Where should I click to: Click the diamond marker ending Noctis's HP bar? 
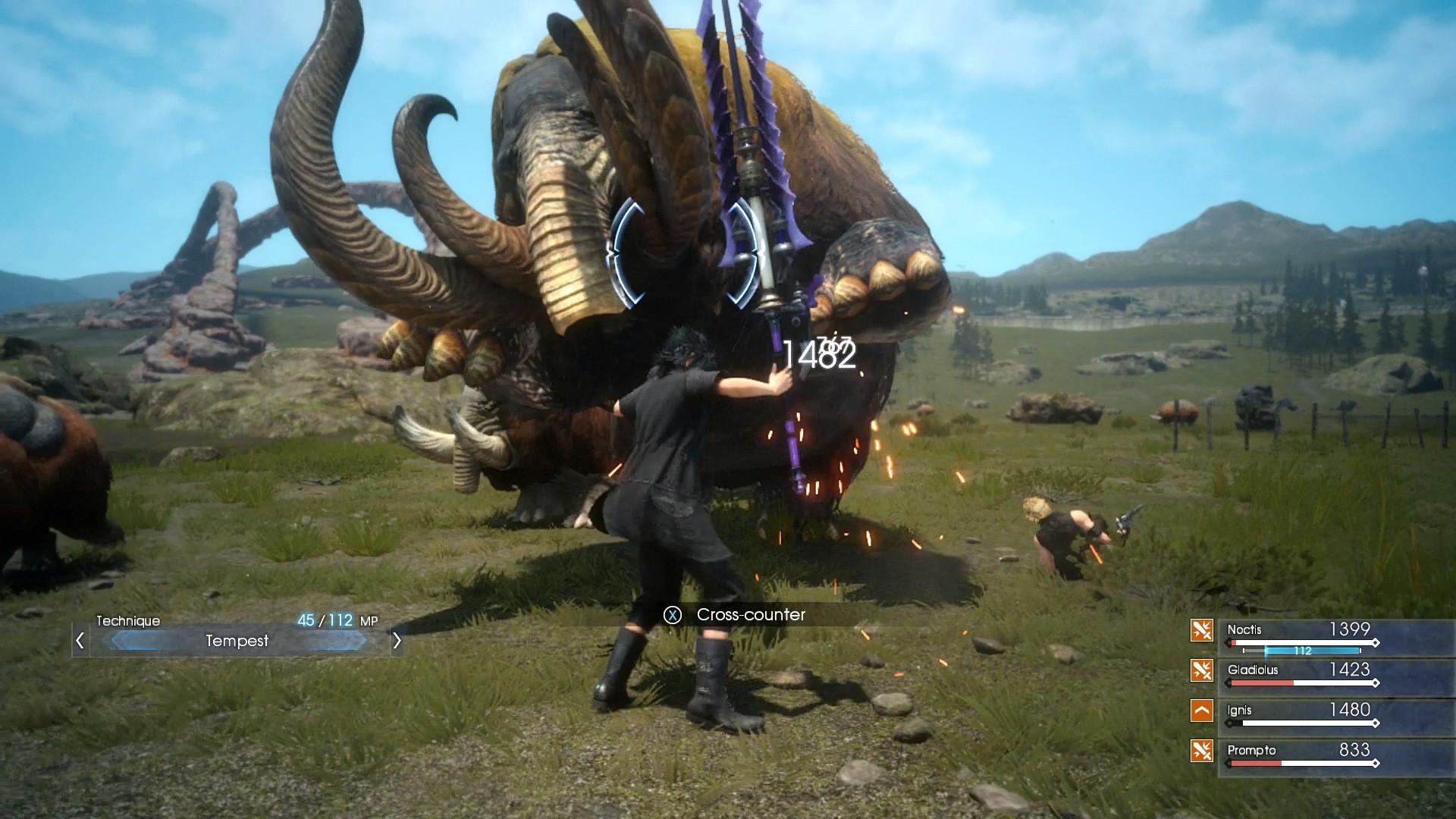click(x=1376, y=643)
